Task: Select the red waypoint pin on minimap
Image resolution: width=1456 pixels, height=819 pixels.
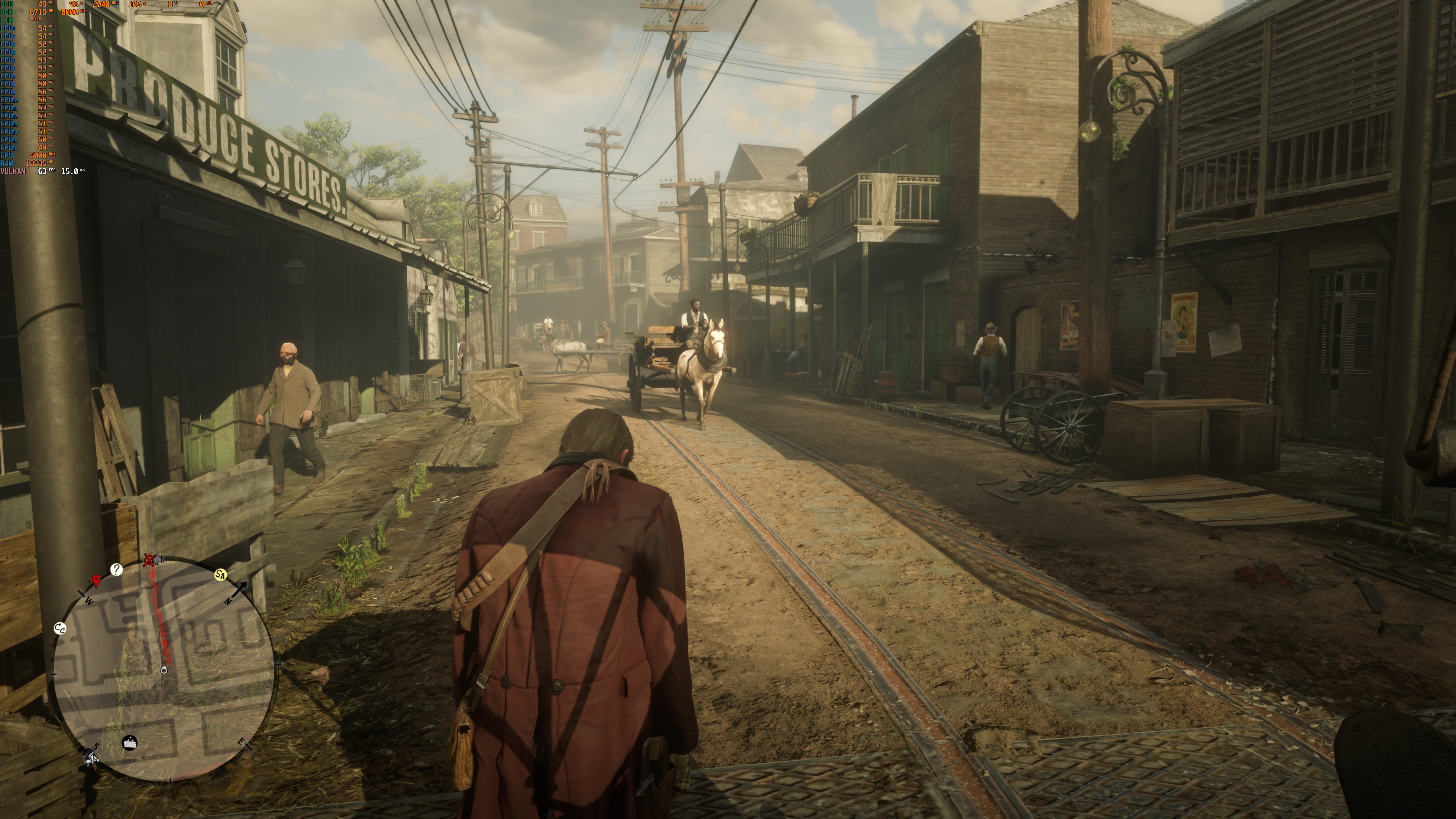Action: (x=96, y=581)
